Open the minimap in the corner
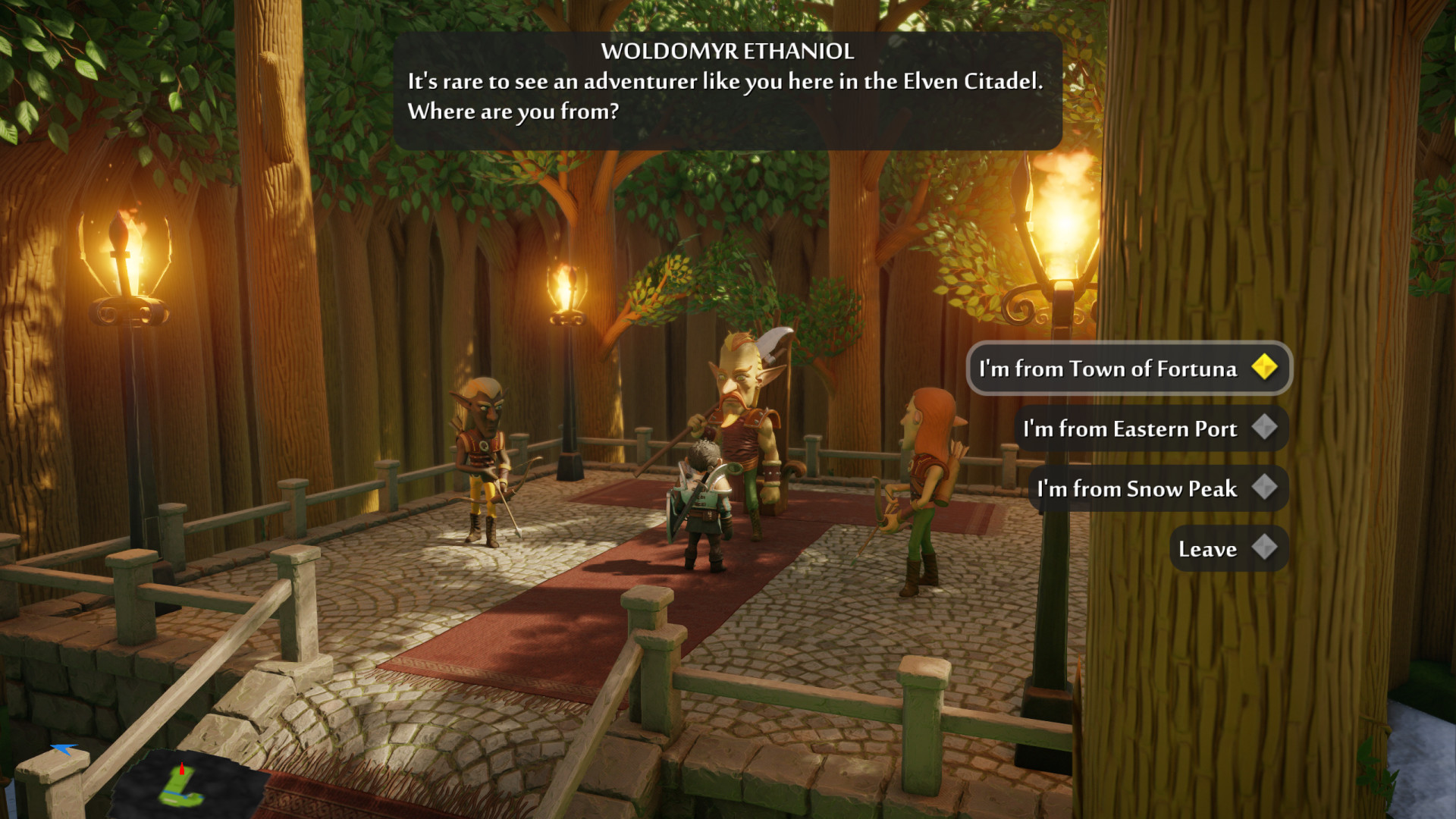Viewport: 1456px width, 819px height. click(184, 785)
